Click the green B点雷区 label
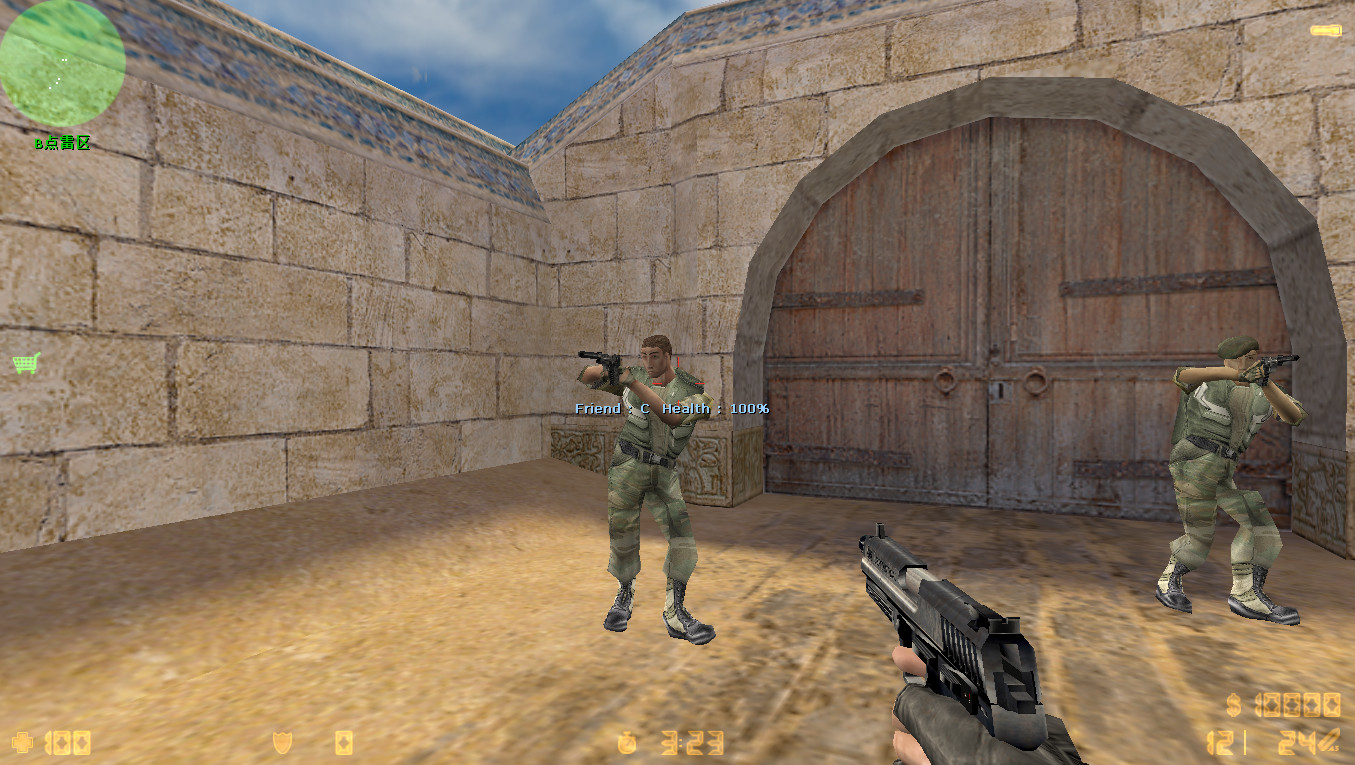This screenshot has width=1355, height=765. click(60, 144)
